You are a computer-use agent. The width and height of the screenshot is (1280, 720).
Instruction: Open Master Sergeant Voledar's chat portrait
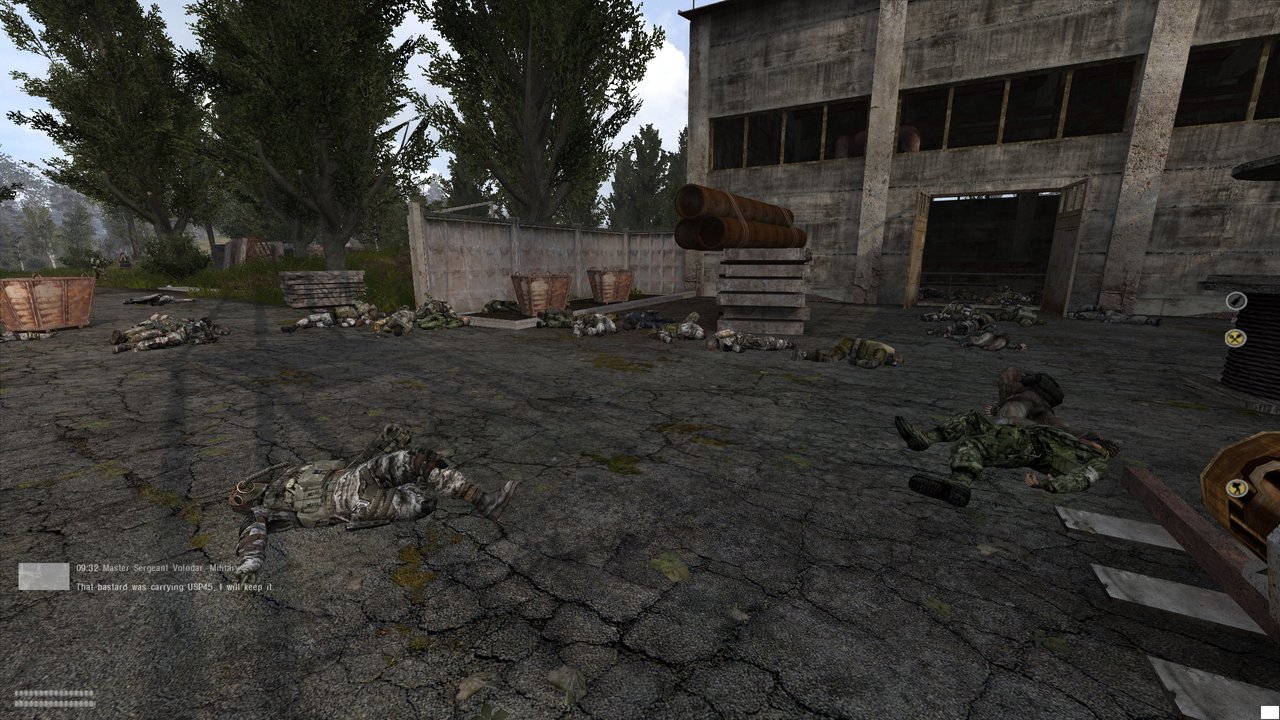(45, 576)
